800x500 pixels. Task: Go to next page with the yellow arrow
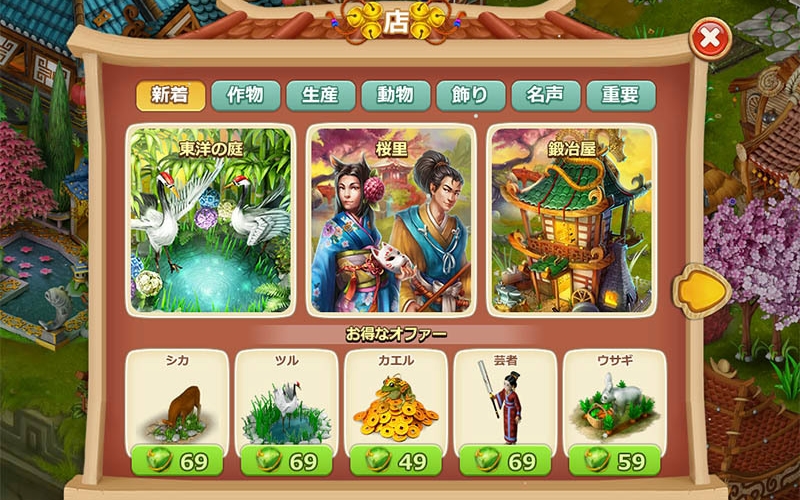tap(698, 290)
